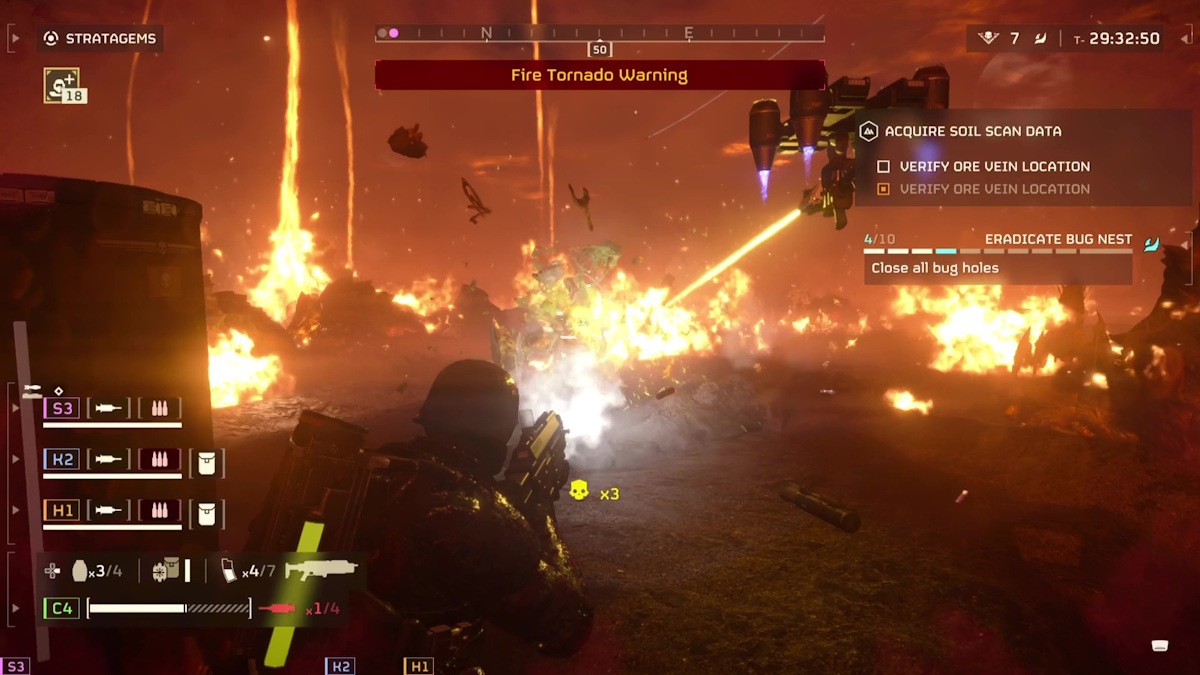Select squad member S3 tag
Viewport: 1200px width, 675px height.
(x=62, y=408)
